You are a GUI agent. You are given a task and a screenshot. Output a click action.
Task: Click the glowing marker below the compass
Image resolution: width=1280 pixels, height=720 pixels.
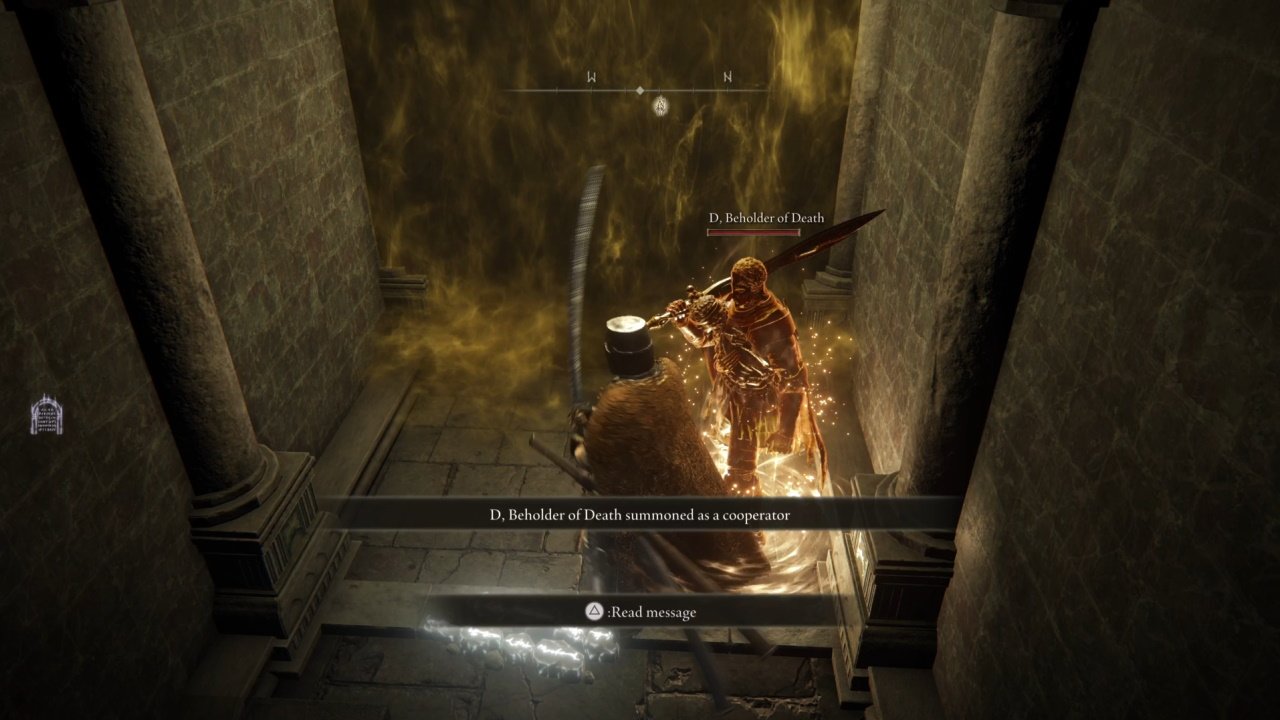[660, 105]
